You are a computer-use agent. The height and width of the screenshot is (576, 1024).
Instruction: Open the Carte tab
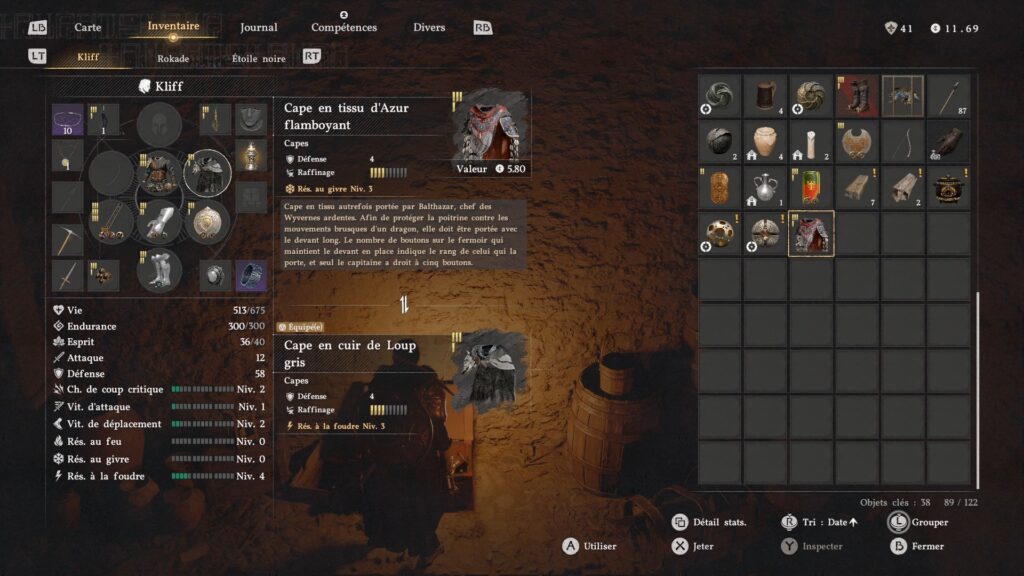click(x=88, y=27)
